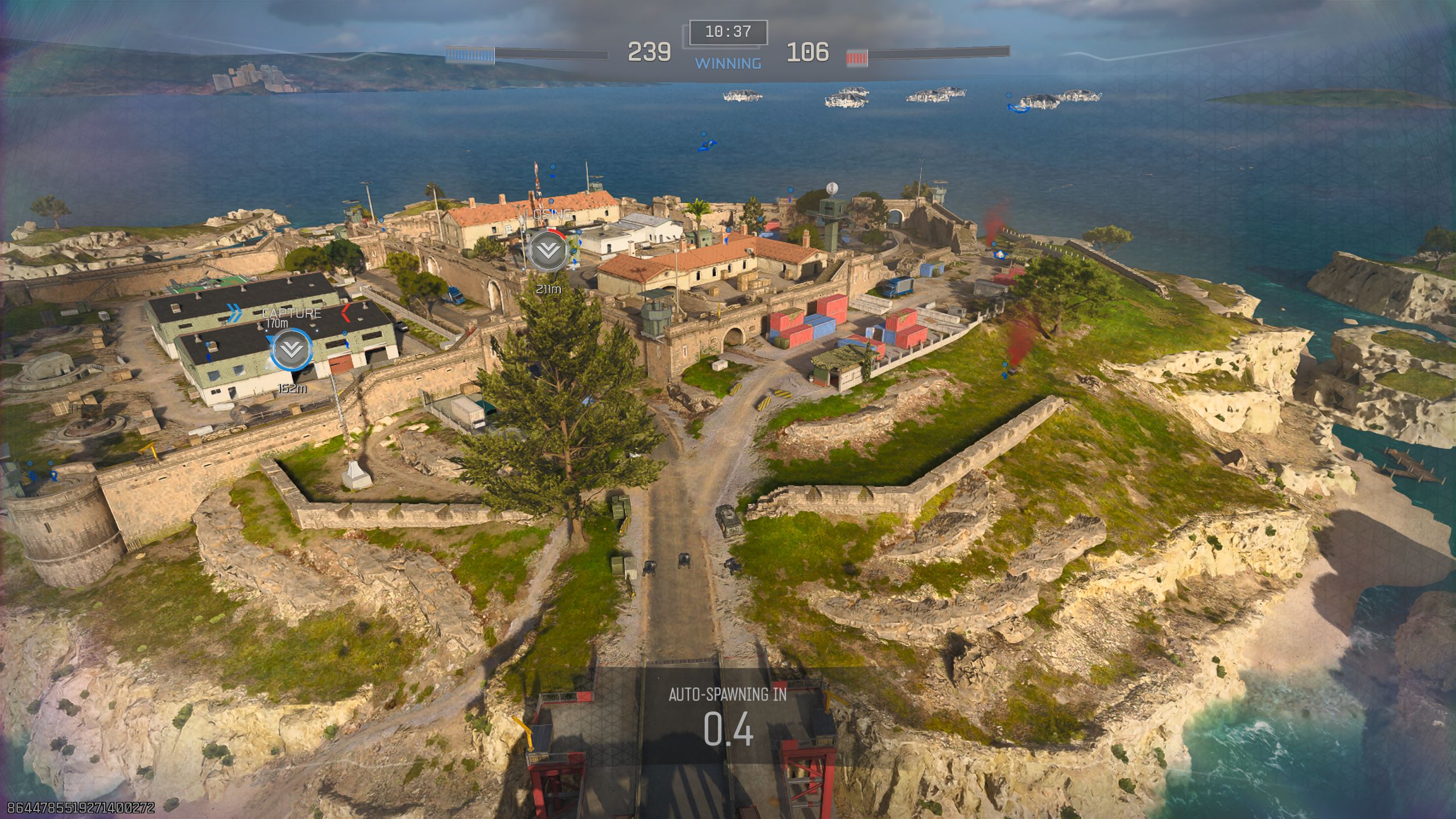Choose the Losing objective spawn marker
The height and width of the screenshot is (819, 1456).
coord(548,250)
